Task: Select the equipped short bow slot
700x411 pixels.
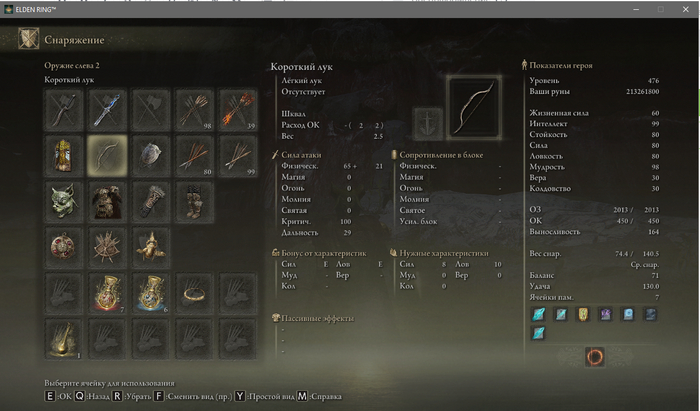Action: point(106,155)
